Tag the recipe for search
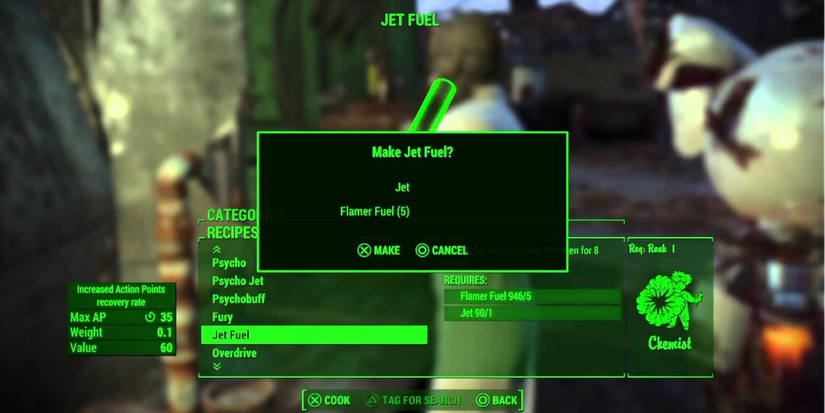The height and width of the screenshot is (413, 825). tap(411, 400)
